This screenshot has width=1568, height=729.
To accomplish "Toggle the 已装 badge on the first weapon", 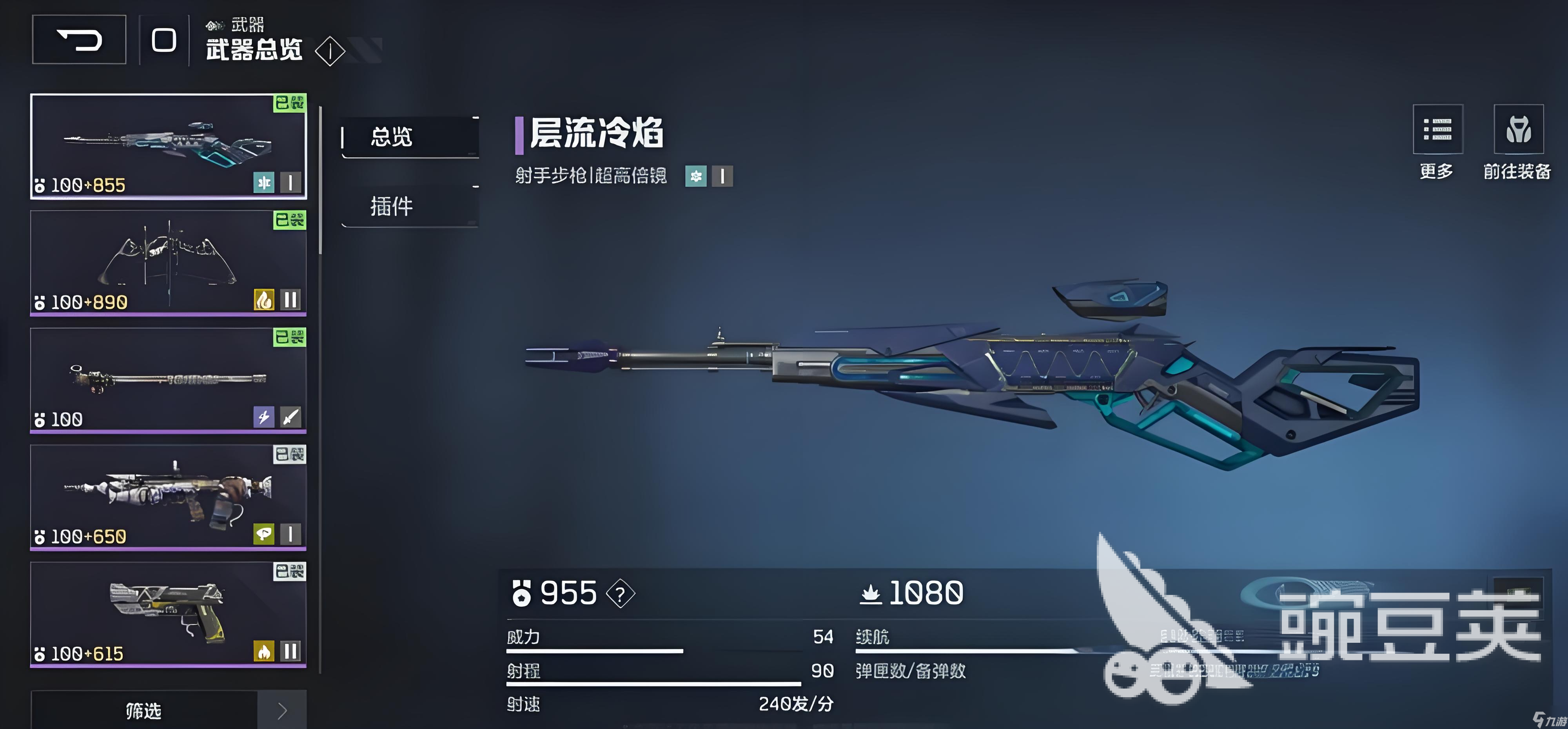I will [x=291, y=104].
